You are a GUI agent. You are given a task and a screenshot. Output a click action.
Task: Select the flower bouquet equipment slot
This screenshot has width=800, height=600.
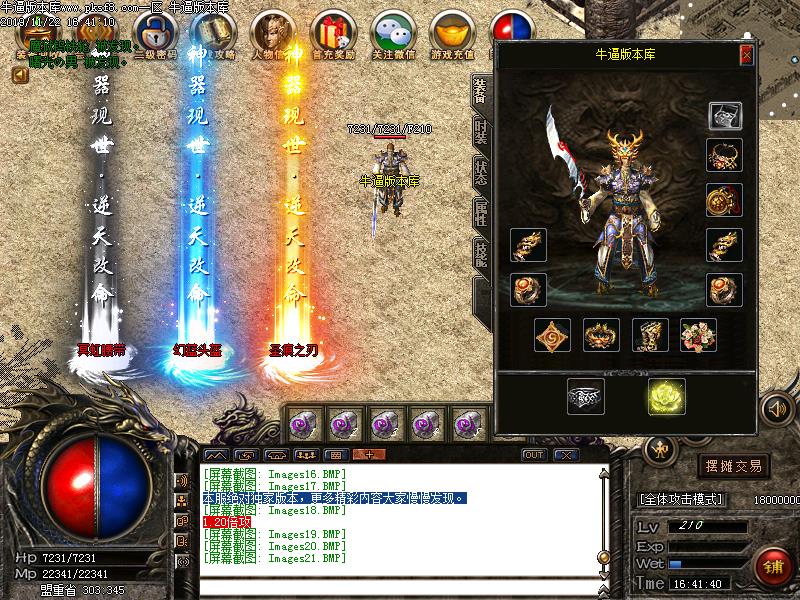698,335
